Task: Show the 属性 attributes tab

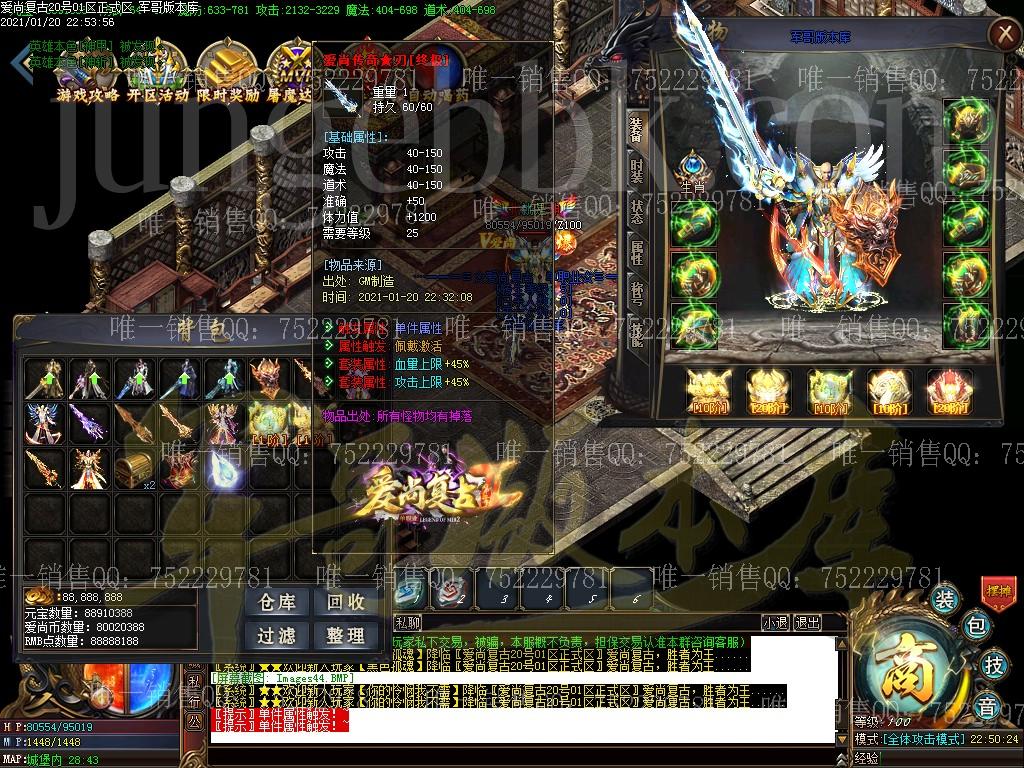Action: [637, 252]
